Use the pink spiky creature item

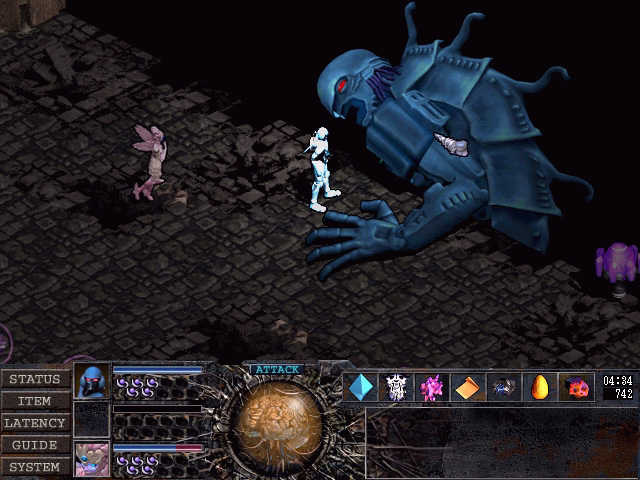coord(432,387)
